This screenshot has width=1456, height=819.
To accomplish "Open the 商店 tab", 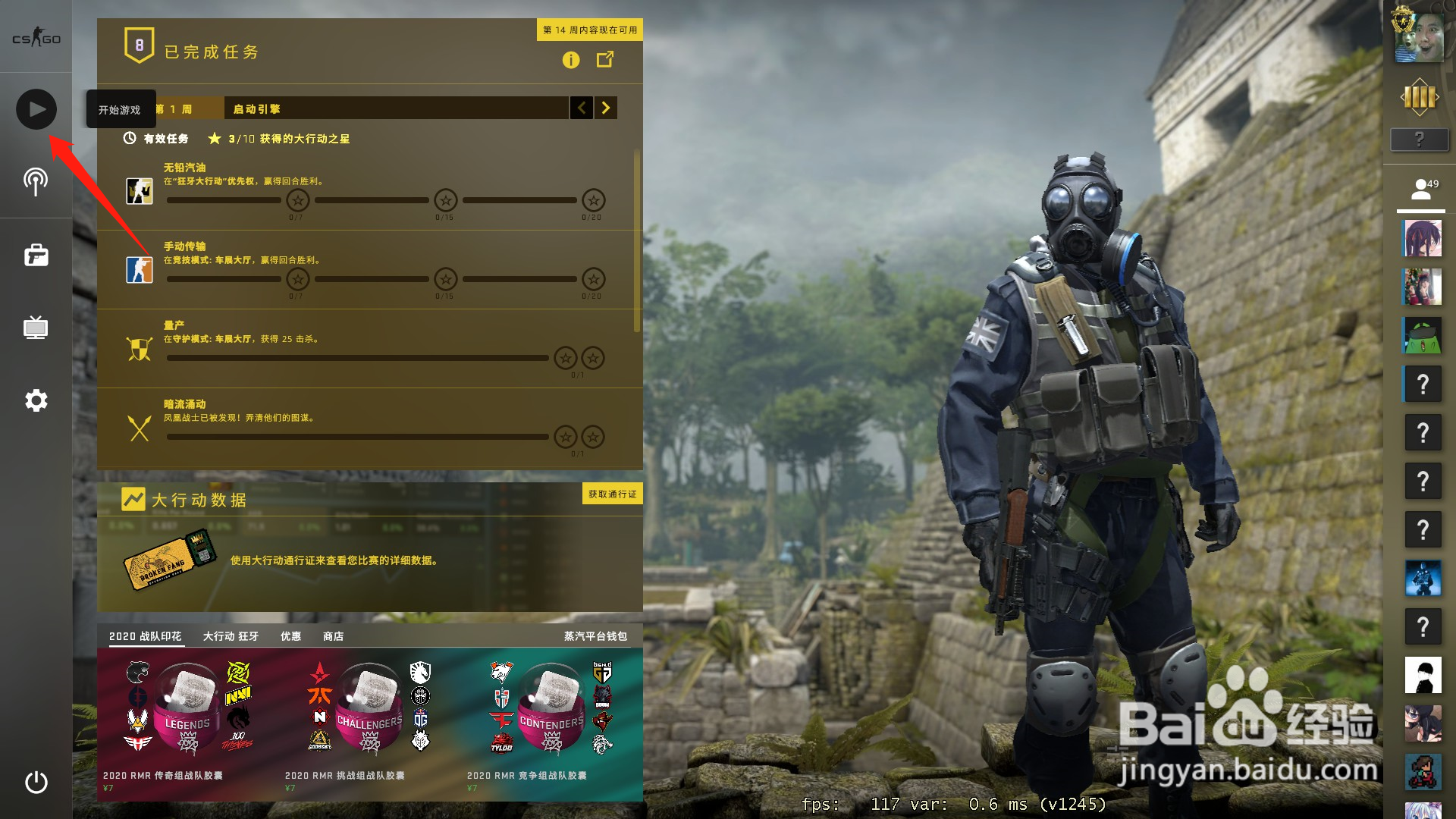I will pyautogui.click(x=334, y=636).
